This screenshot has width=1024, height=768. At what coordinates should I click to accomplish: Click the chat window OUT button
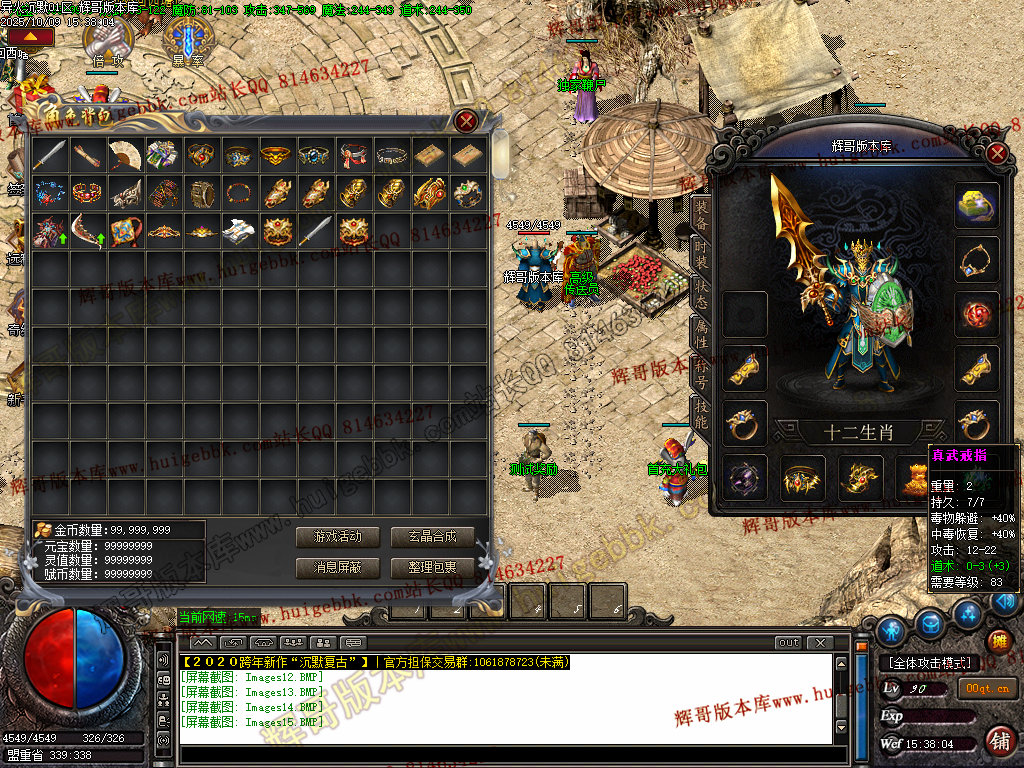click(x=788, y=642)
